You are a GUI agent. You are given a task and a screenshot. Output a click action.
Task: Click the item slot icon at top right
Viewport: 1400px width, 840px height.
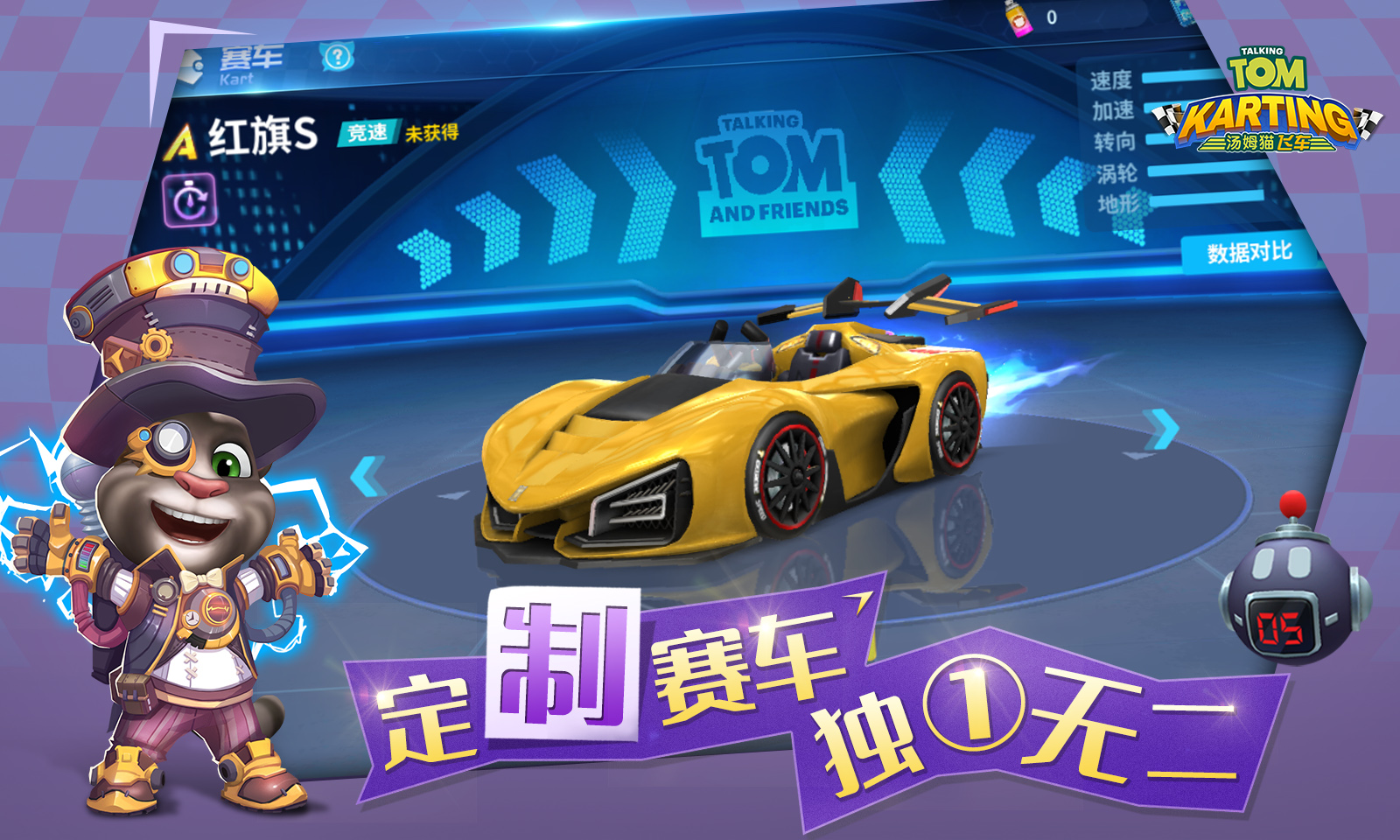[1184, 12]
